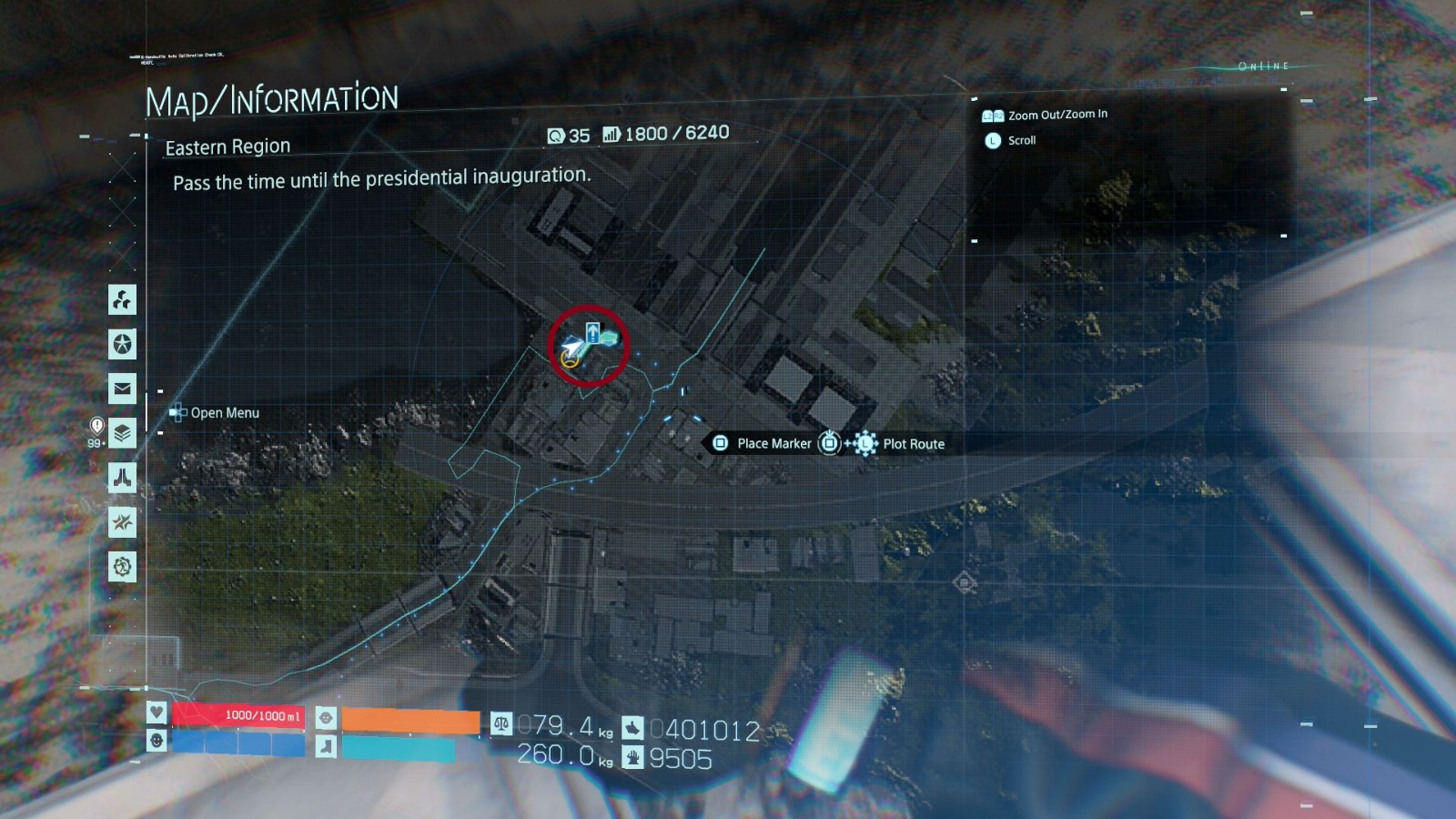
Task: Select the layered cargo stack icon
Action: [x=121, y=434]
